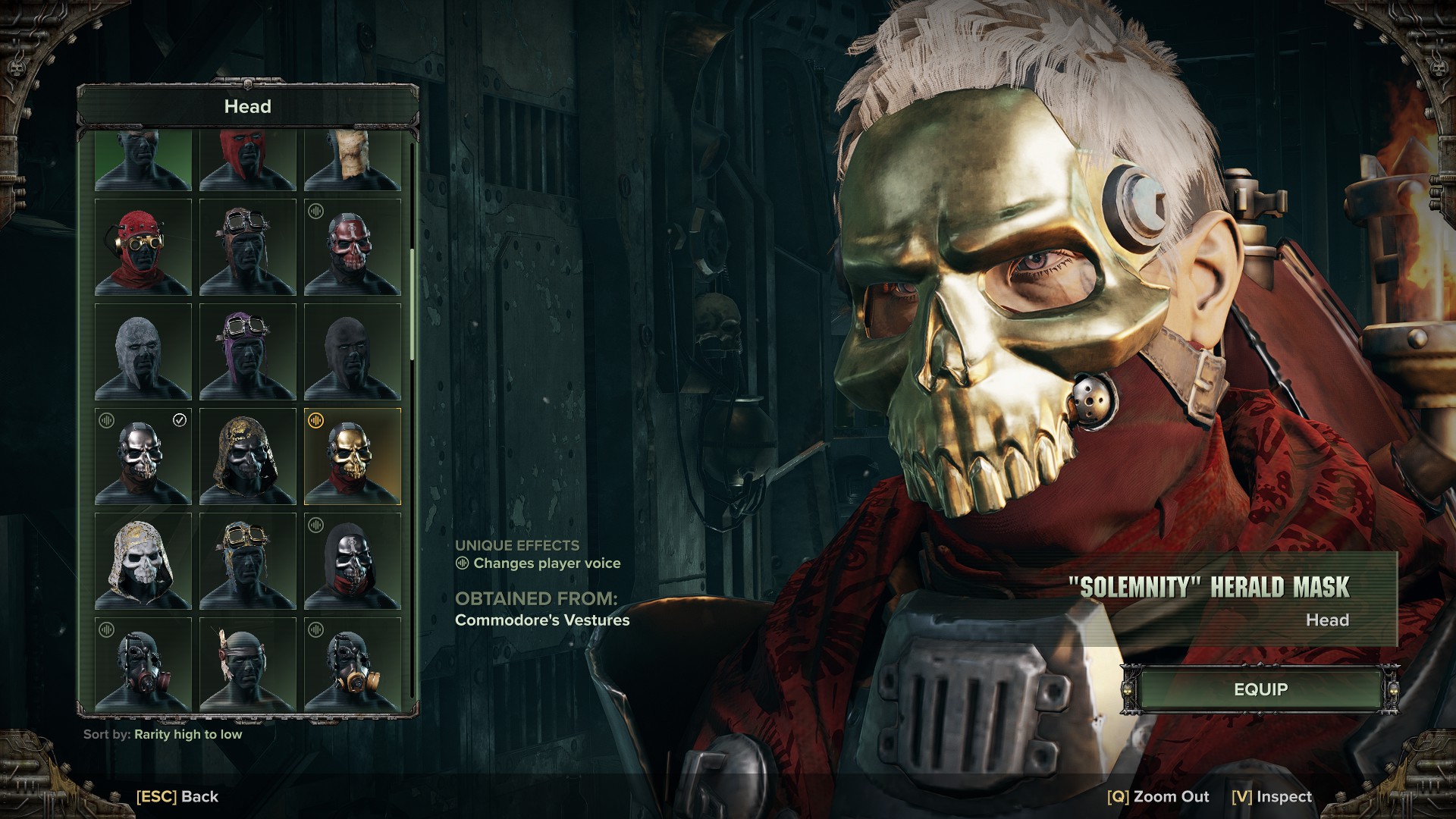Select the equipped silver skull mask
1456x819 pixels.
tap(143, 457)
